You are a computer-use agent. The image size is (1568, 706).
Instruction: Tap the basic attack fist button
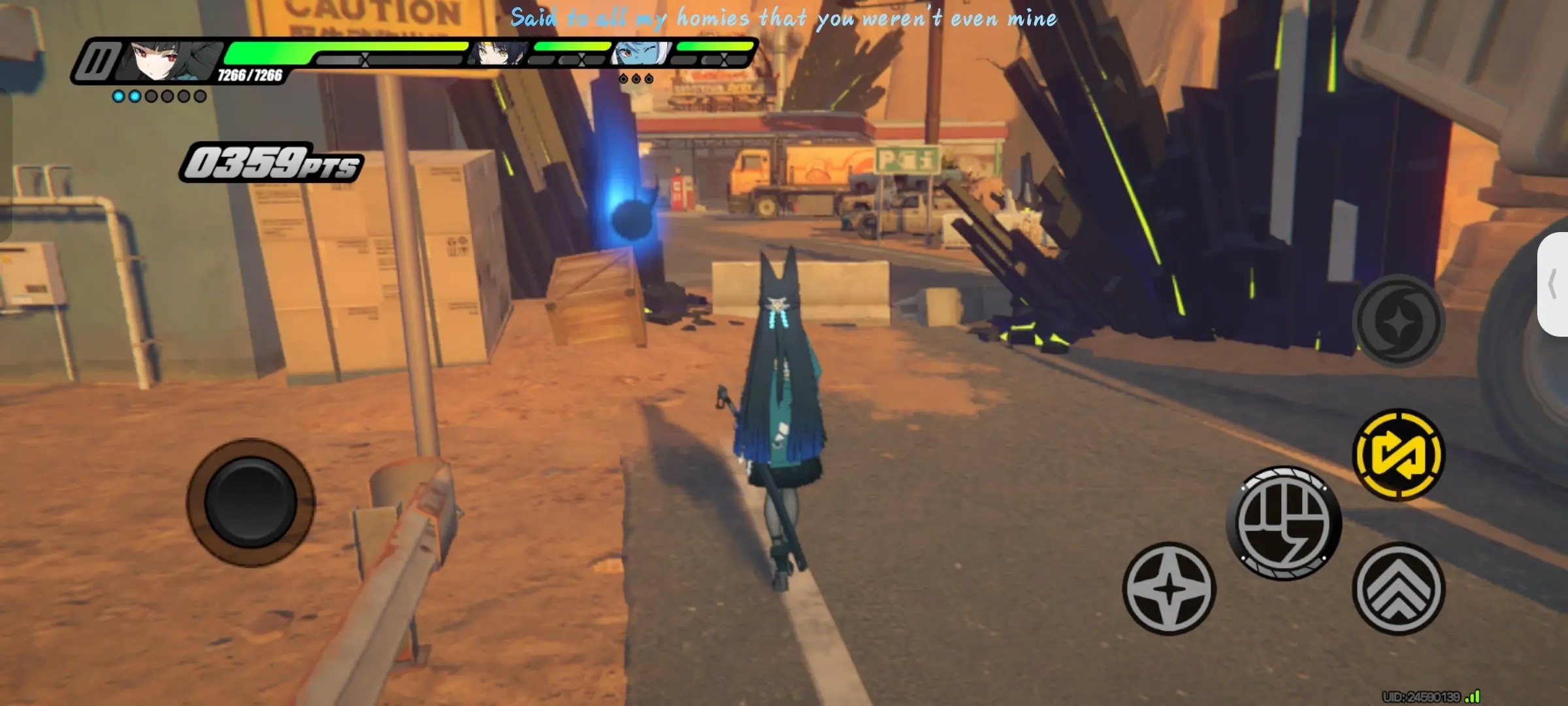point(1284,523)
